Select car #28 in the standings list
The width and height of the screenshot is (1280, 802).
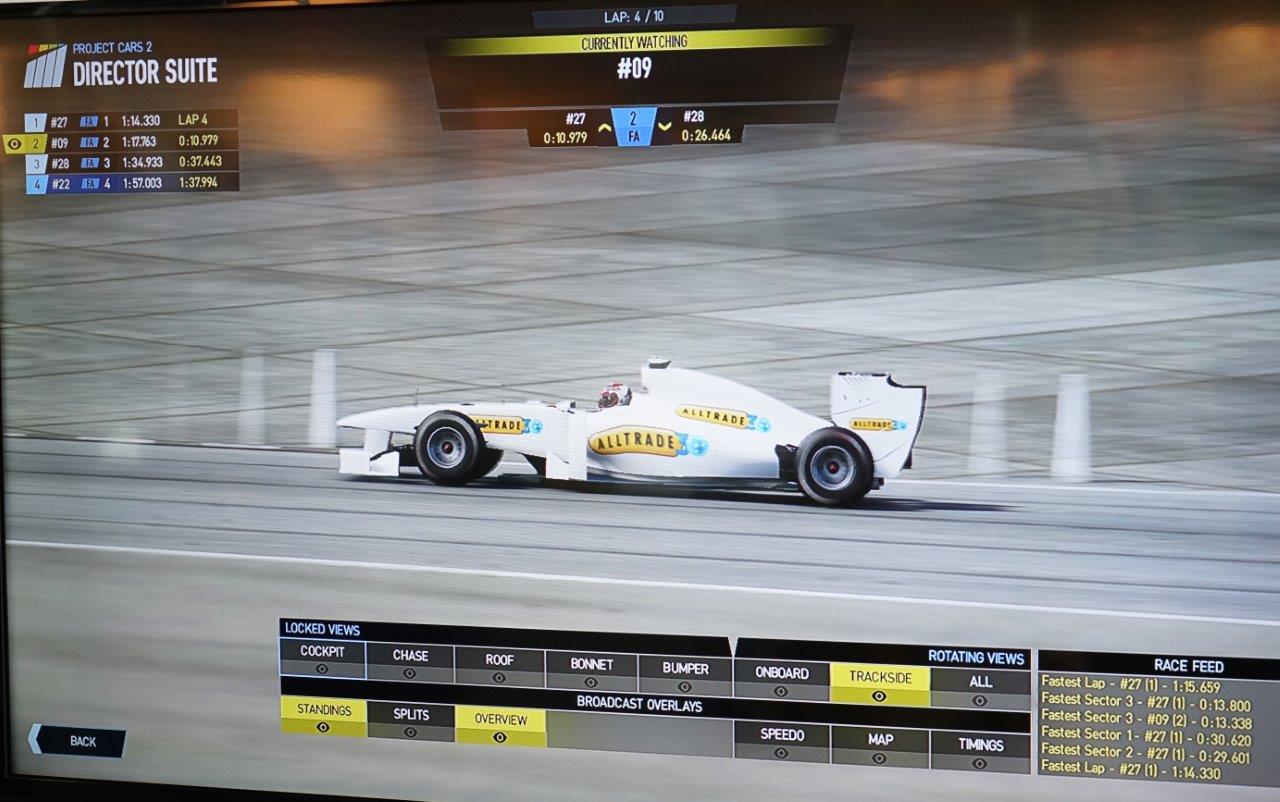130,162
